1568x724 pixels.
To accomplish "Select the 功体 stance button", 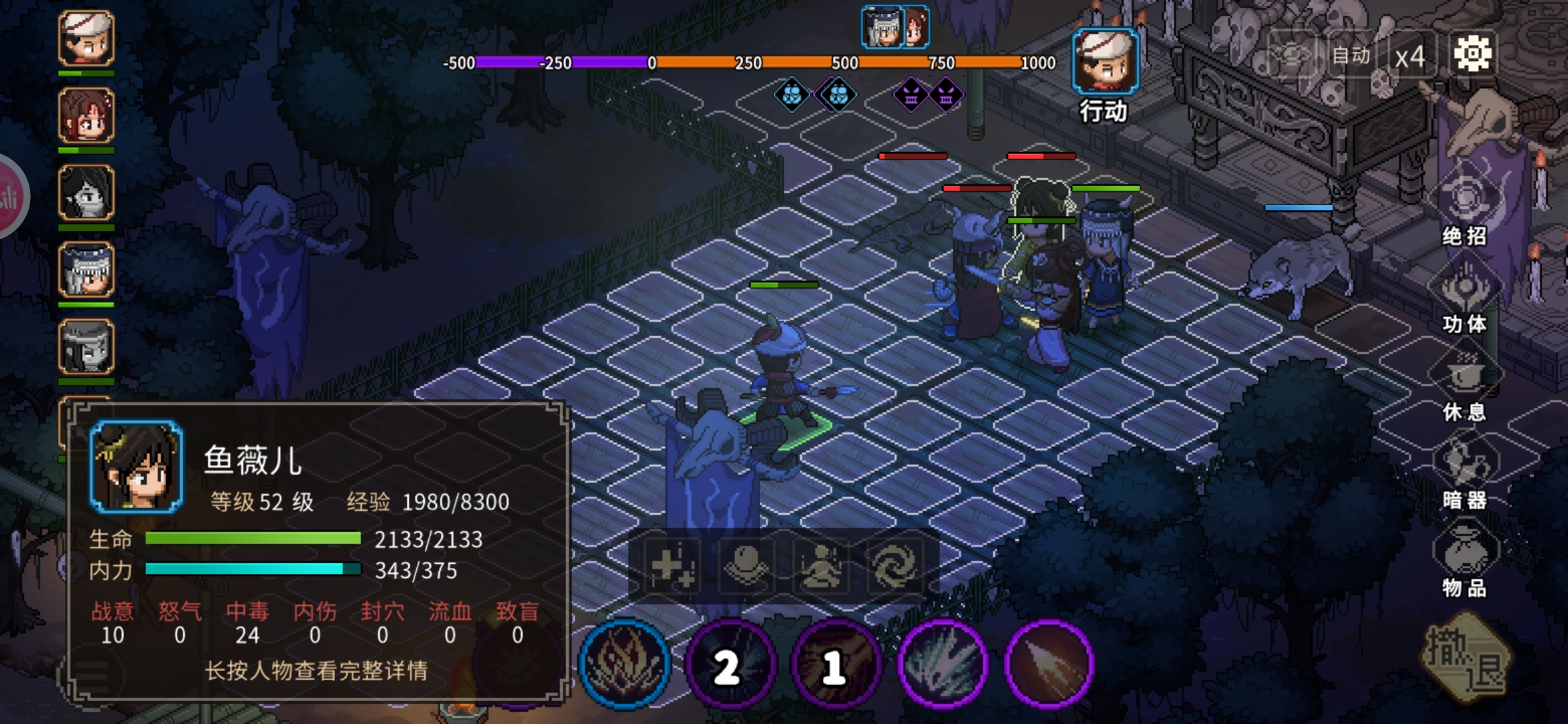I will tap(1465, 296).
